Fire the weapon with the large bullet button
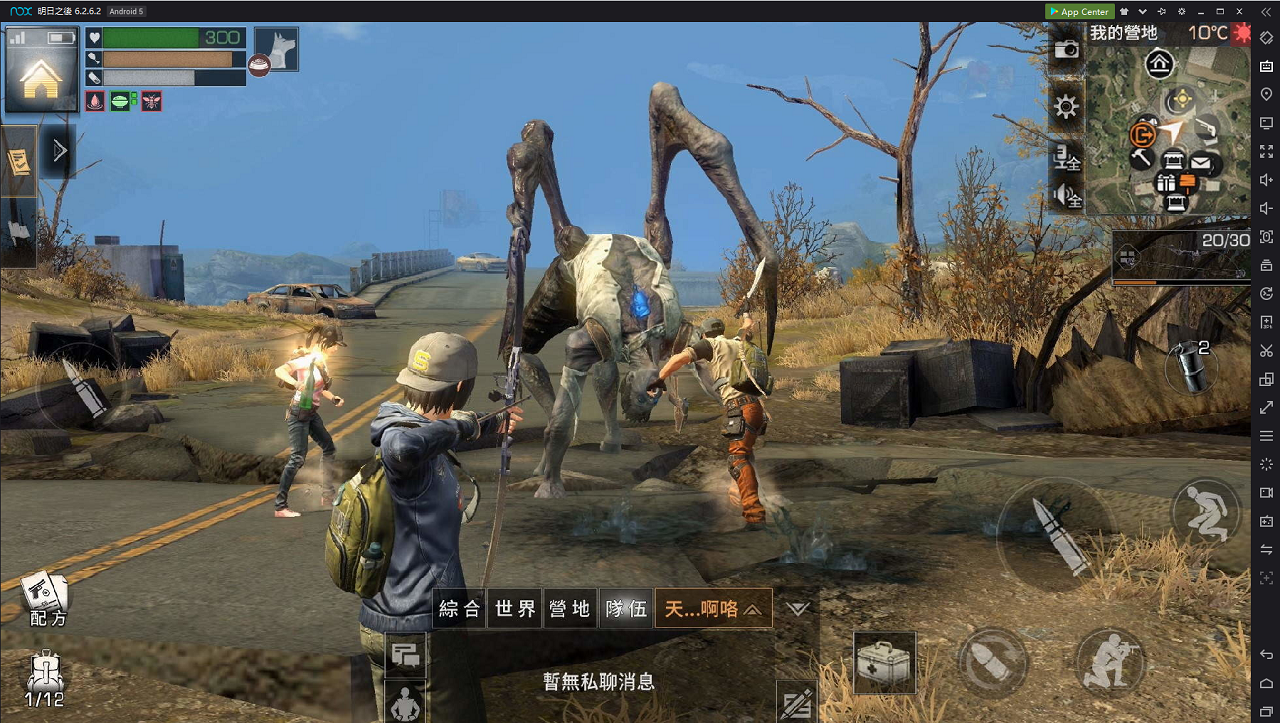 click(1055, 538)
